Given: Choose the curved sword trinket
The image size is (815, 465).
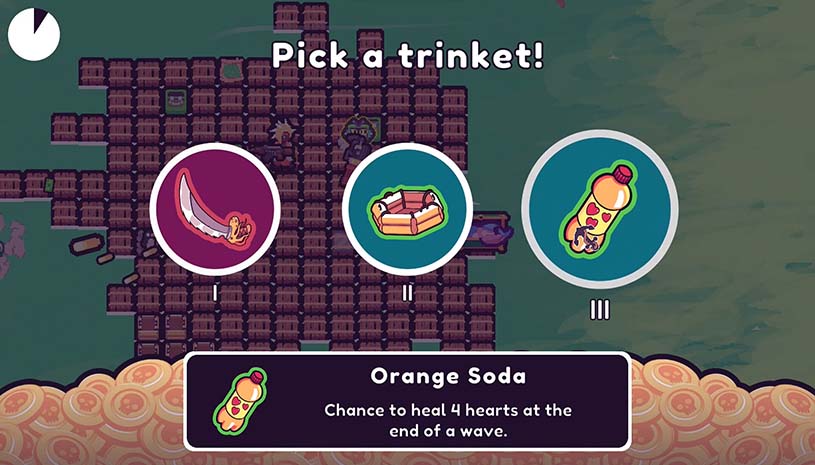Looking at the screenshot, I should [215, 209].
